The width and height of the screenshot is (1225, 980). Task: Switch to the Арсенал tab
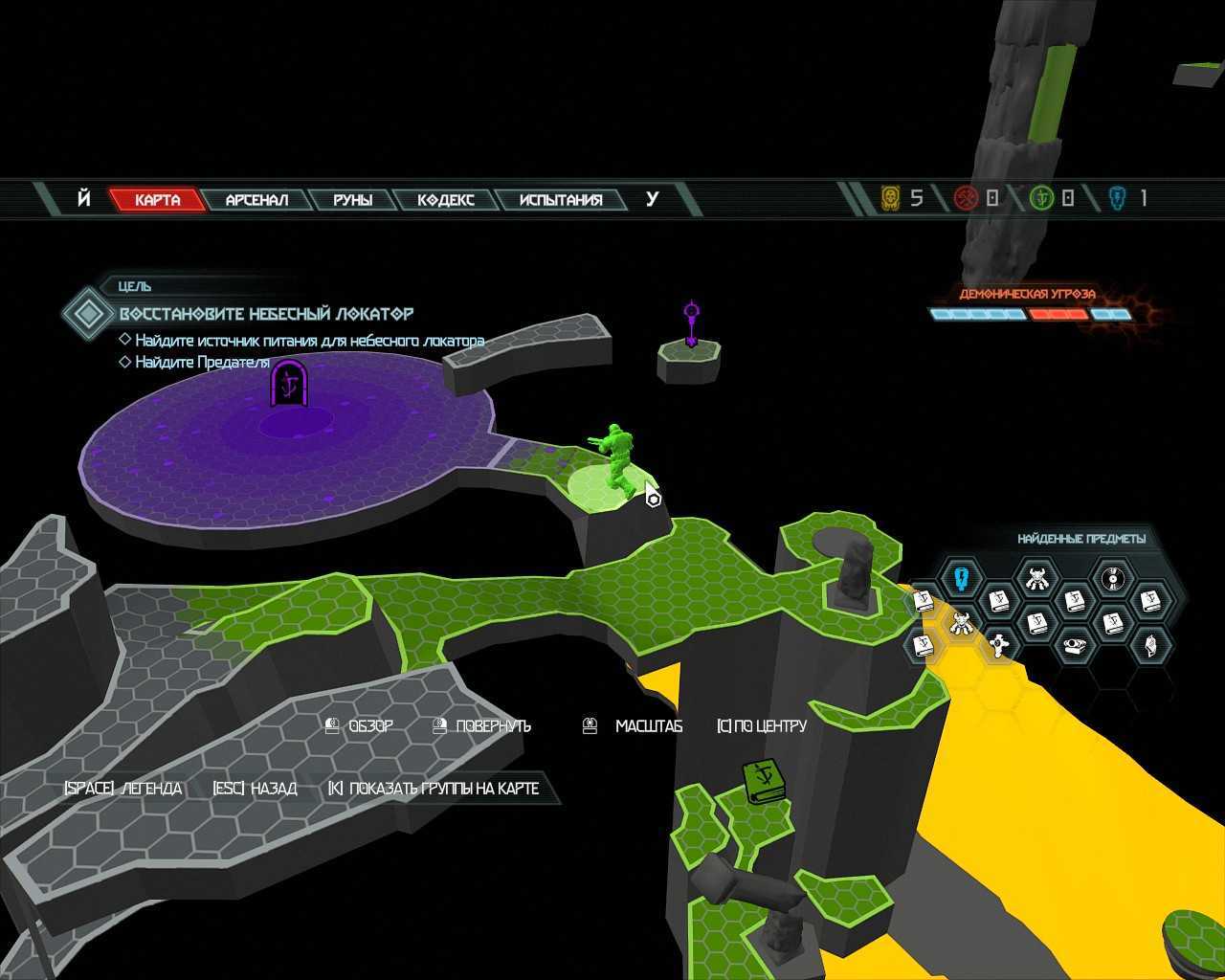(x=256, y=200)
